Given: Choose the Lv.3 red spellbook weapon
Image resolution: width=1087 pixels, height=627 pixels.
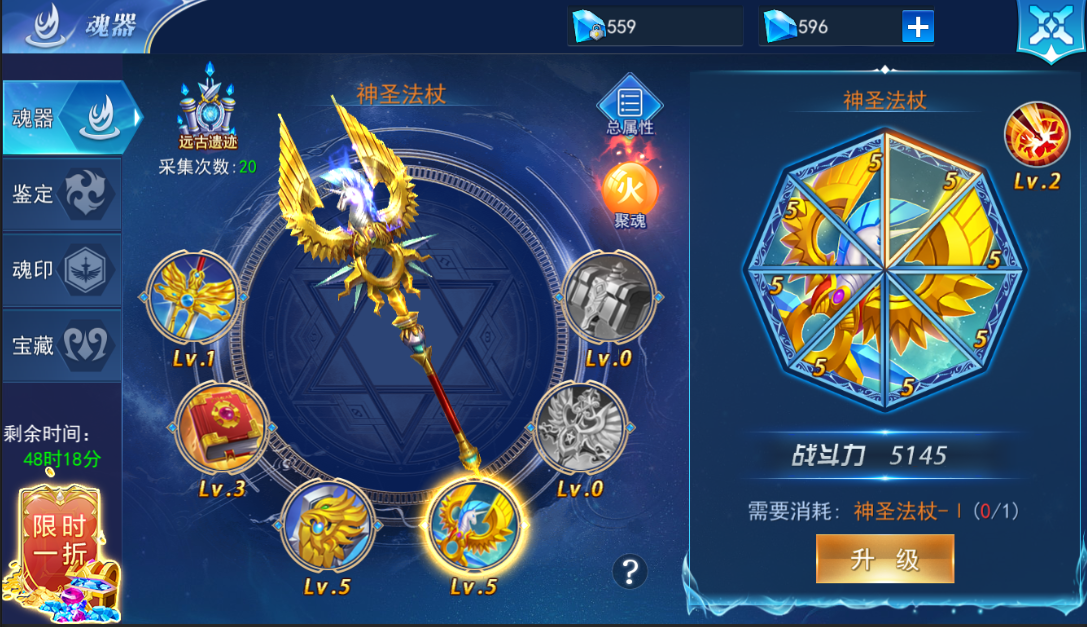Looking at the screenshot, I should tap(222, 430).
